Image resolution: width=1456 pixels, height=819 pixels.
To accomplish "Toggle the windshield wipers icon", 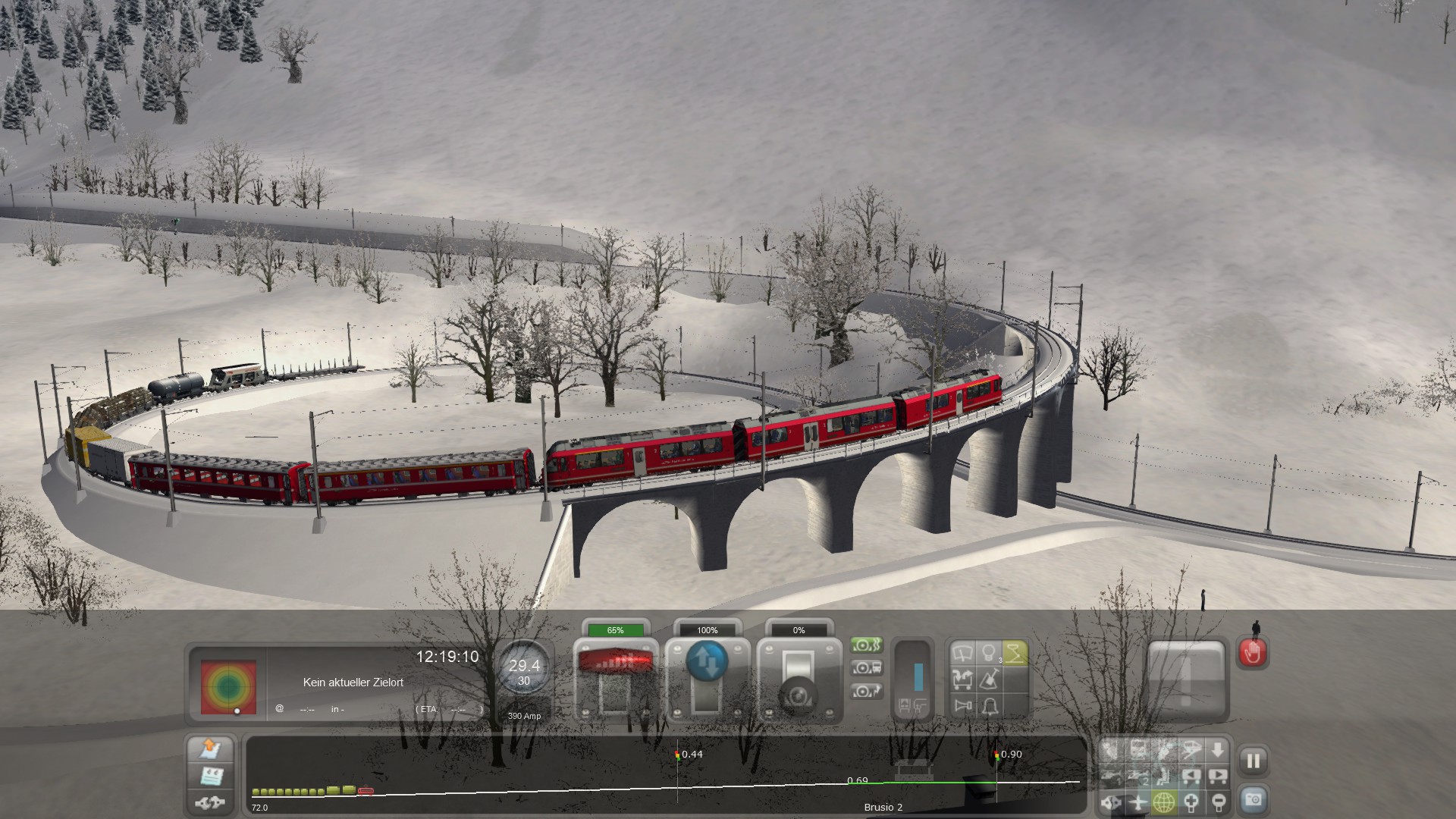I will click(x=963, y=653).
